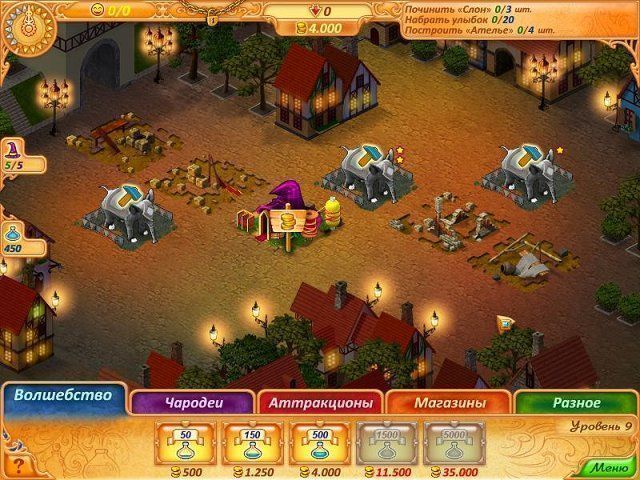The image size is (640, 480).
Task: Show the Магазины tab
Action: [x=450, y=402]
